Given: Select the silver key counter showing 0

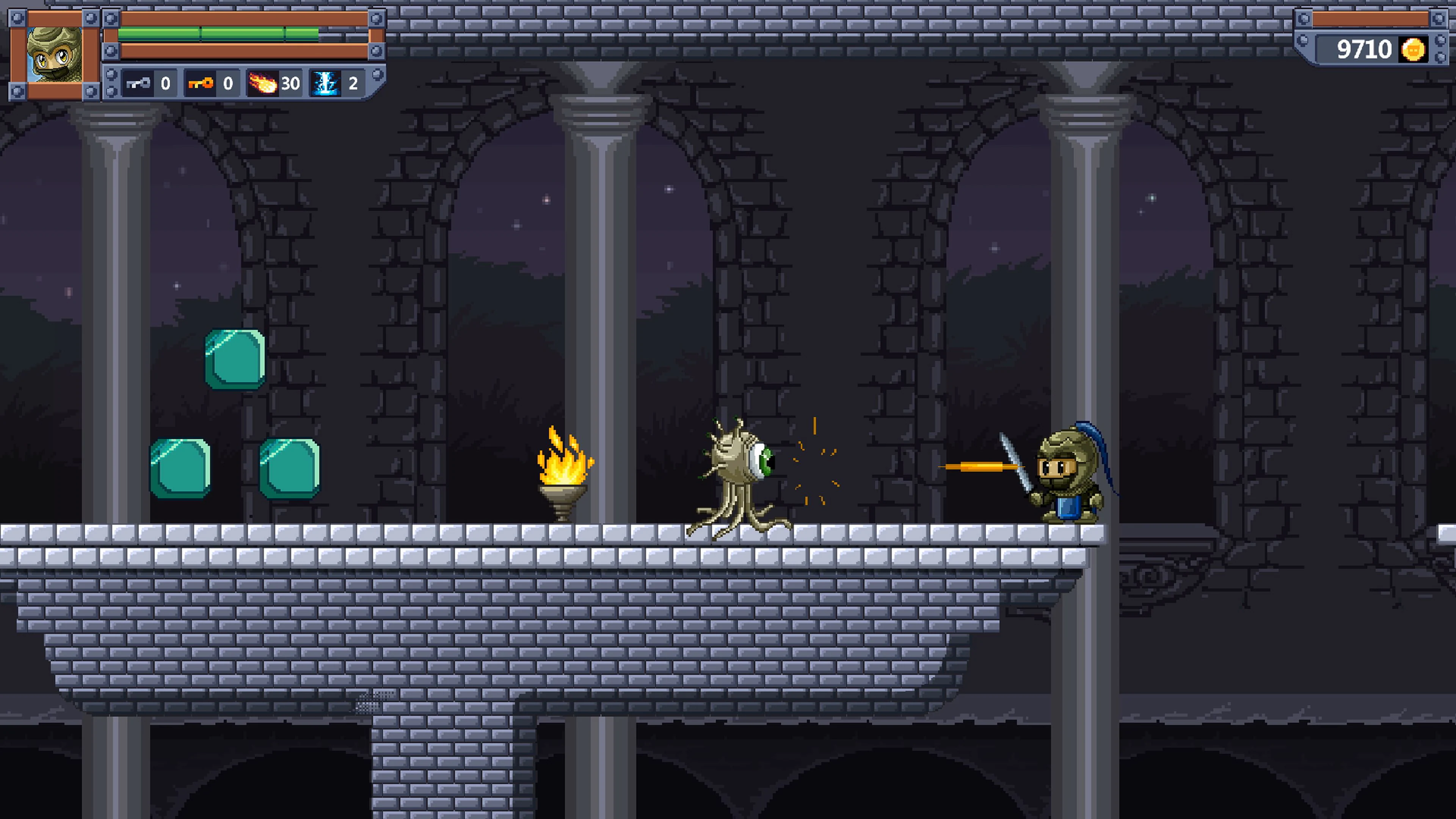Looking at the screenshot, I should pos(165,84).
